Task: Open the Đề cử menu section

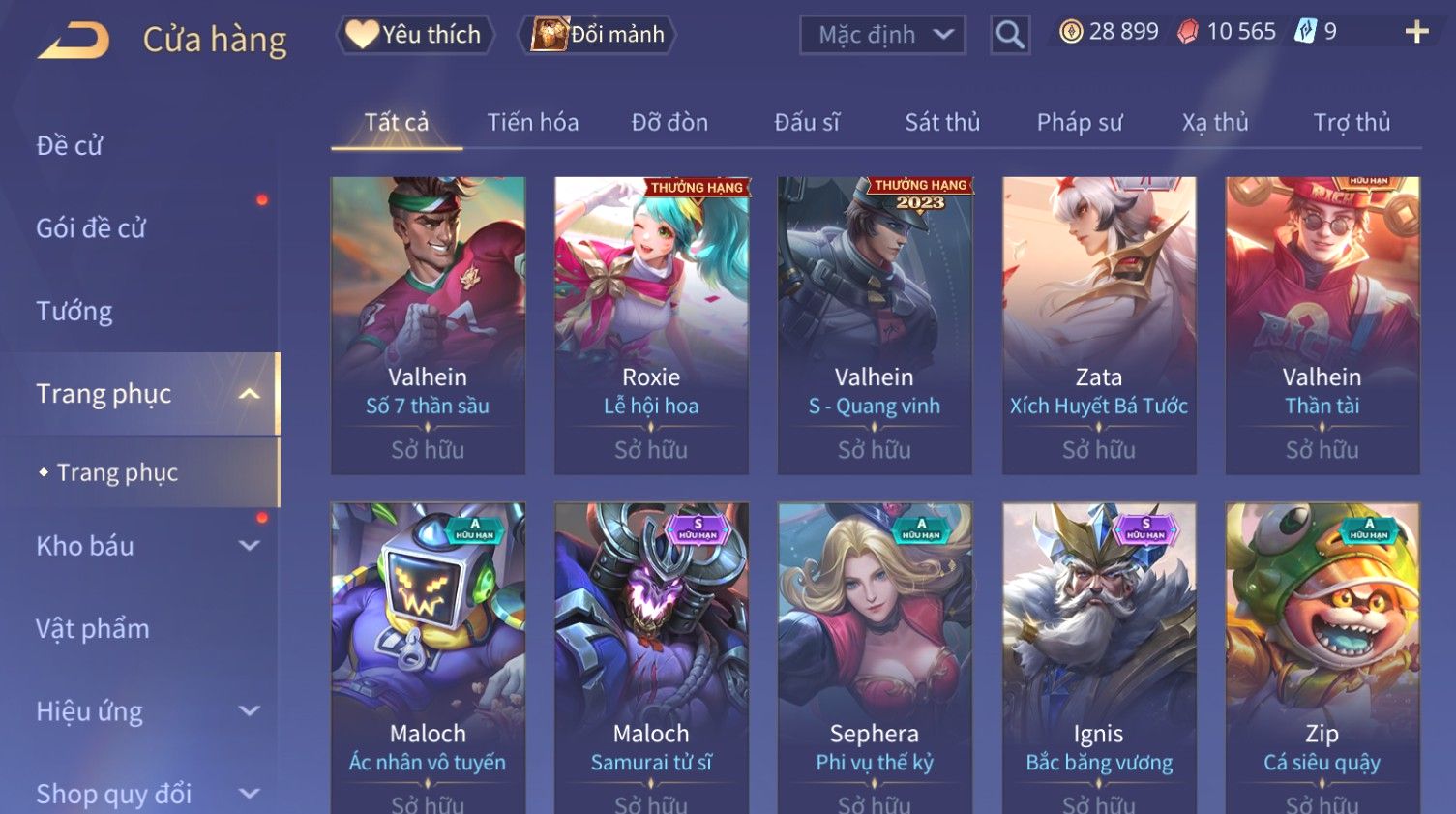Action: [x=70, y=146]
